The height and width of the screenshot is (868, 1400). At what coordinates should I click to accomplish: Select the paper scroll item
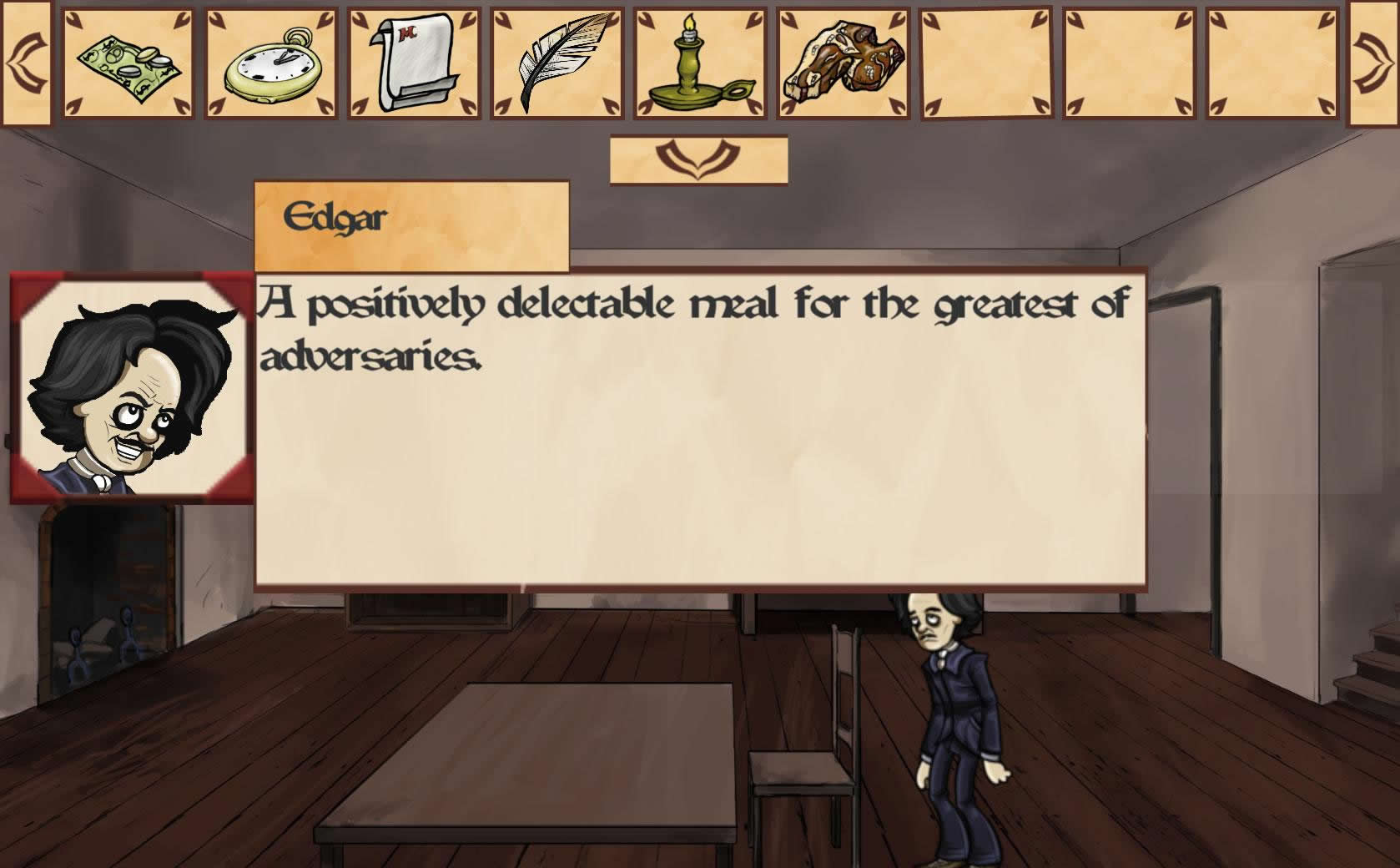[415, 63]
